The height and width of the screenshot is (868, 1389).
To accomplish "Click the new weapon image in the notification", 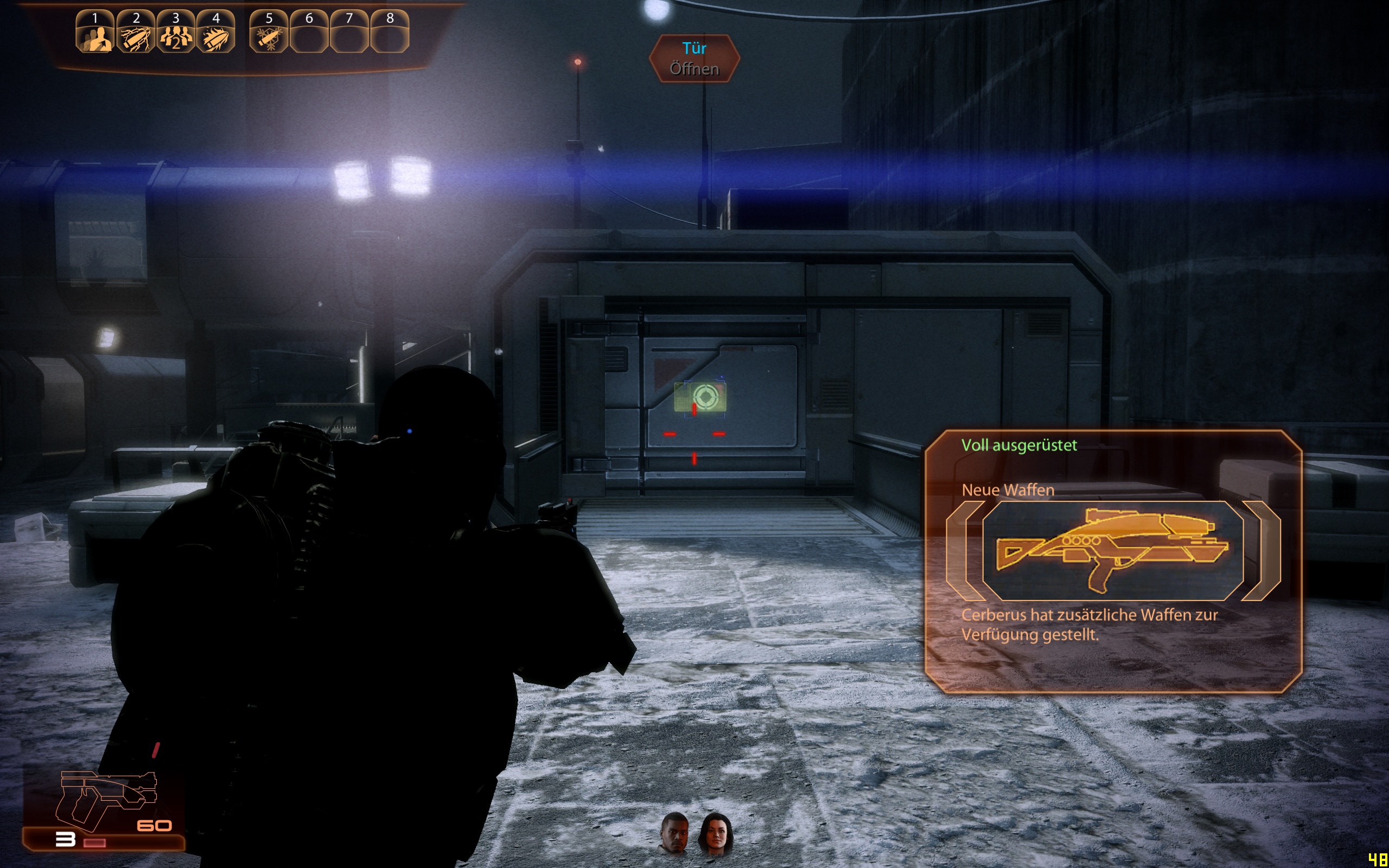I will coord(1112,550).
